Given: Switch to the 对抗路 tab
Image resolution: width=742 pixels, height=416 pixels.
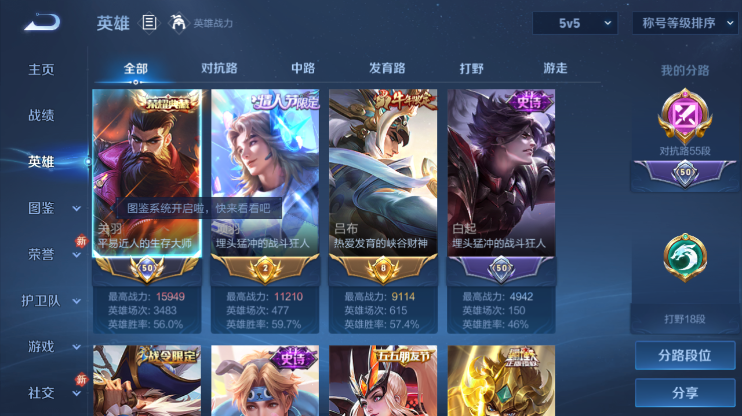Looking at the screenshot, I should (219, 69).
